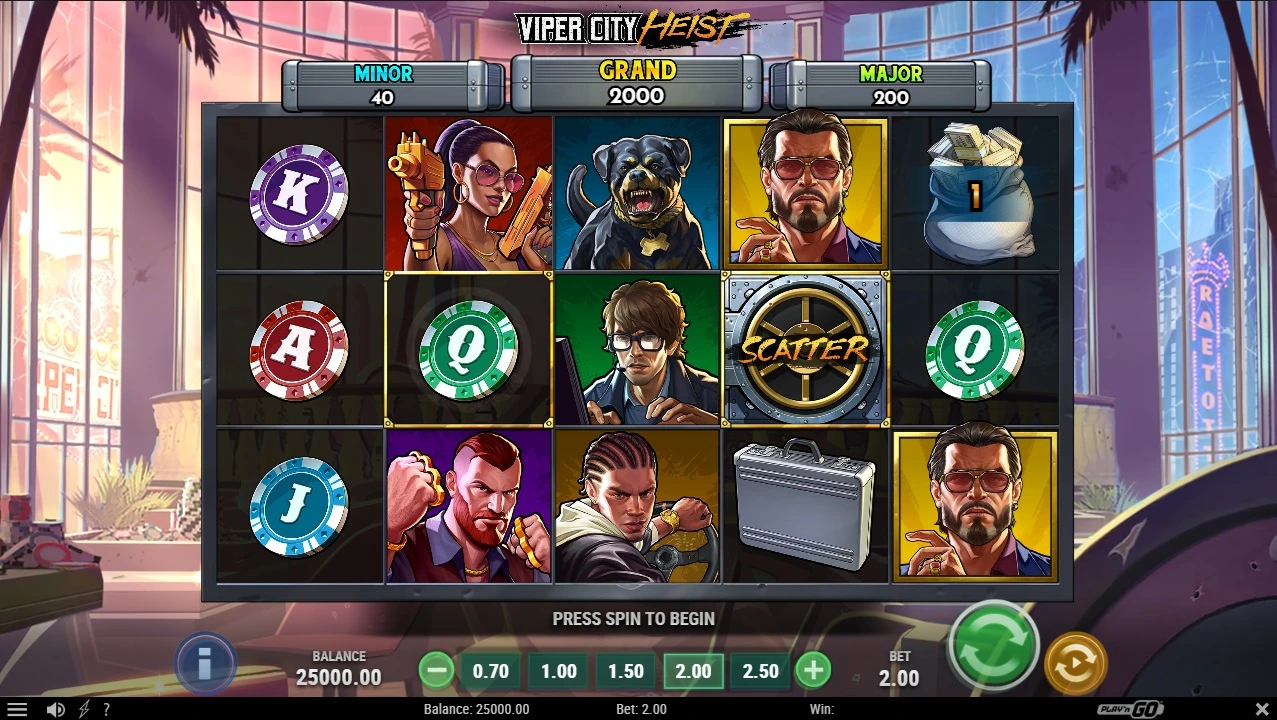This screenshot has height=720, width=1277.
Task: Open the paytable info button
Action: (205, 662)
